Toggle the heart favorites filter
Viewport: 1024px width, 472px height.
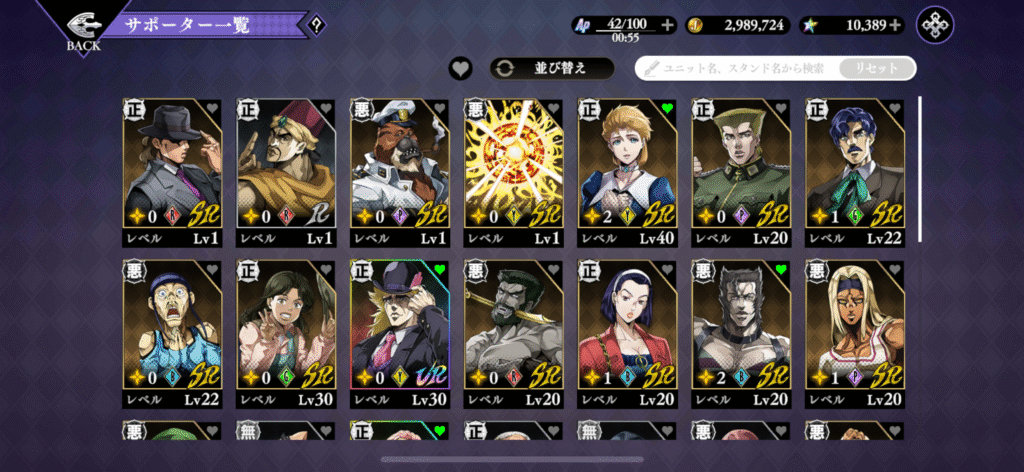click(460, 68)
